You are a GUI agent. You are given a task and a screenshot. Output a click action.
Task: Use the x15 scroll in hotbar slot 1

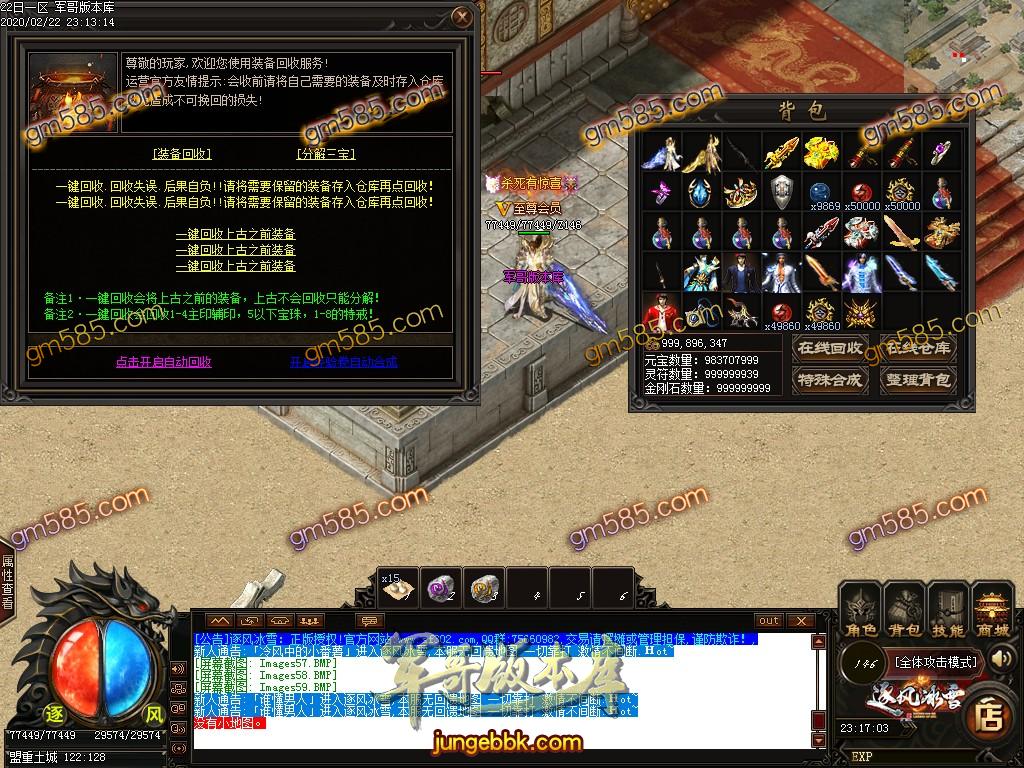(400, 590)
